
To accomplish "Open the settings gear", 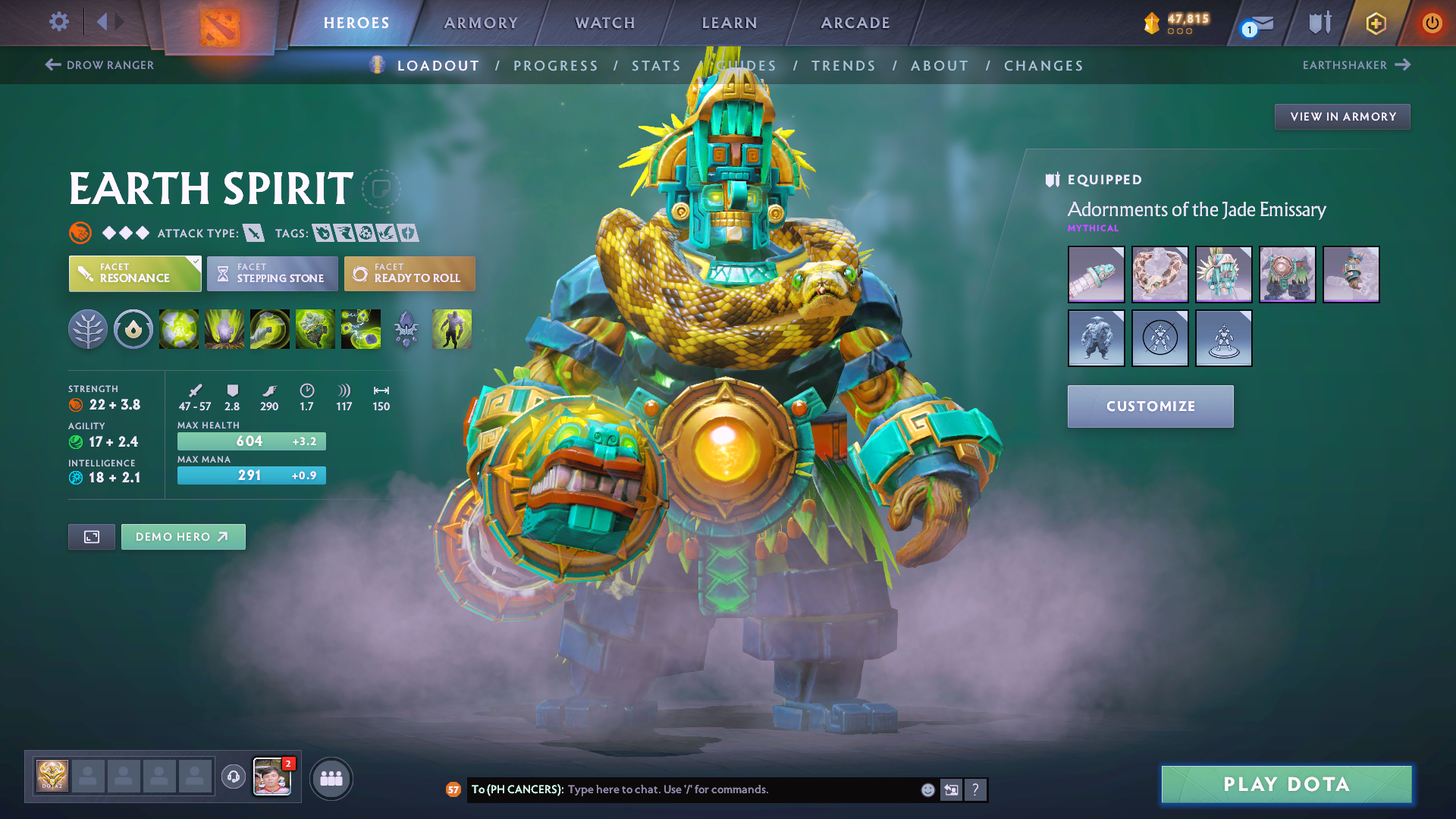I will pos(58,22).
